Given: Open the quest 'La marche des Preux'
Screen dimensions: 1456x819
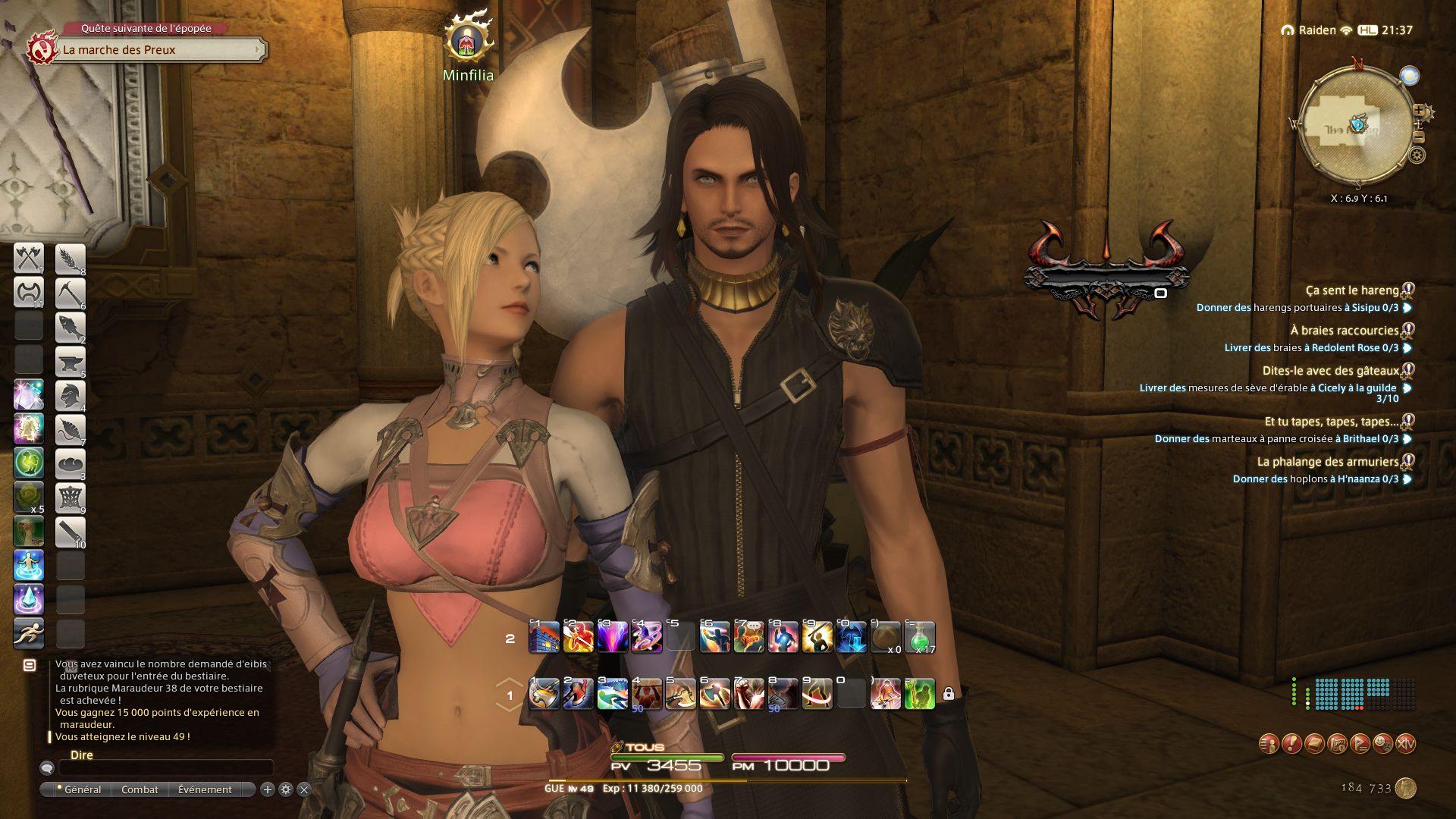Looking at the screenshot, I should coord(161,50).
